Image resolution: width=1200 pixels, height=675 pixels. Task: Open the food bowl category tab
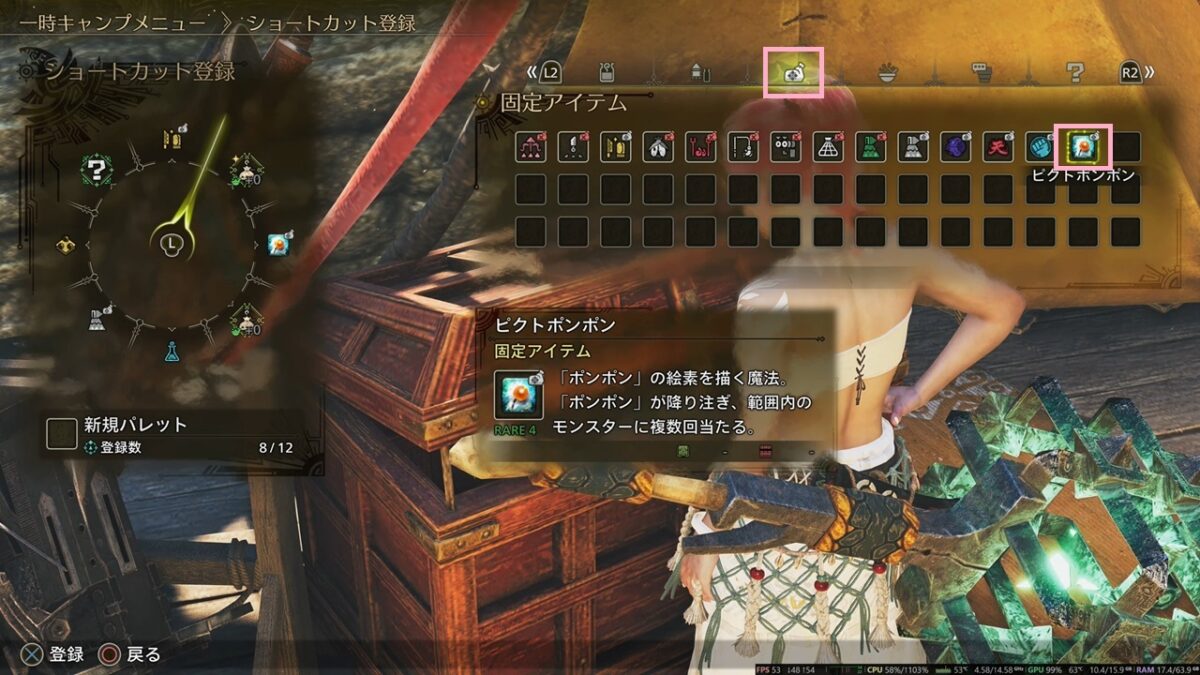click(x=887, y=72)
